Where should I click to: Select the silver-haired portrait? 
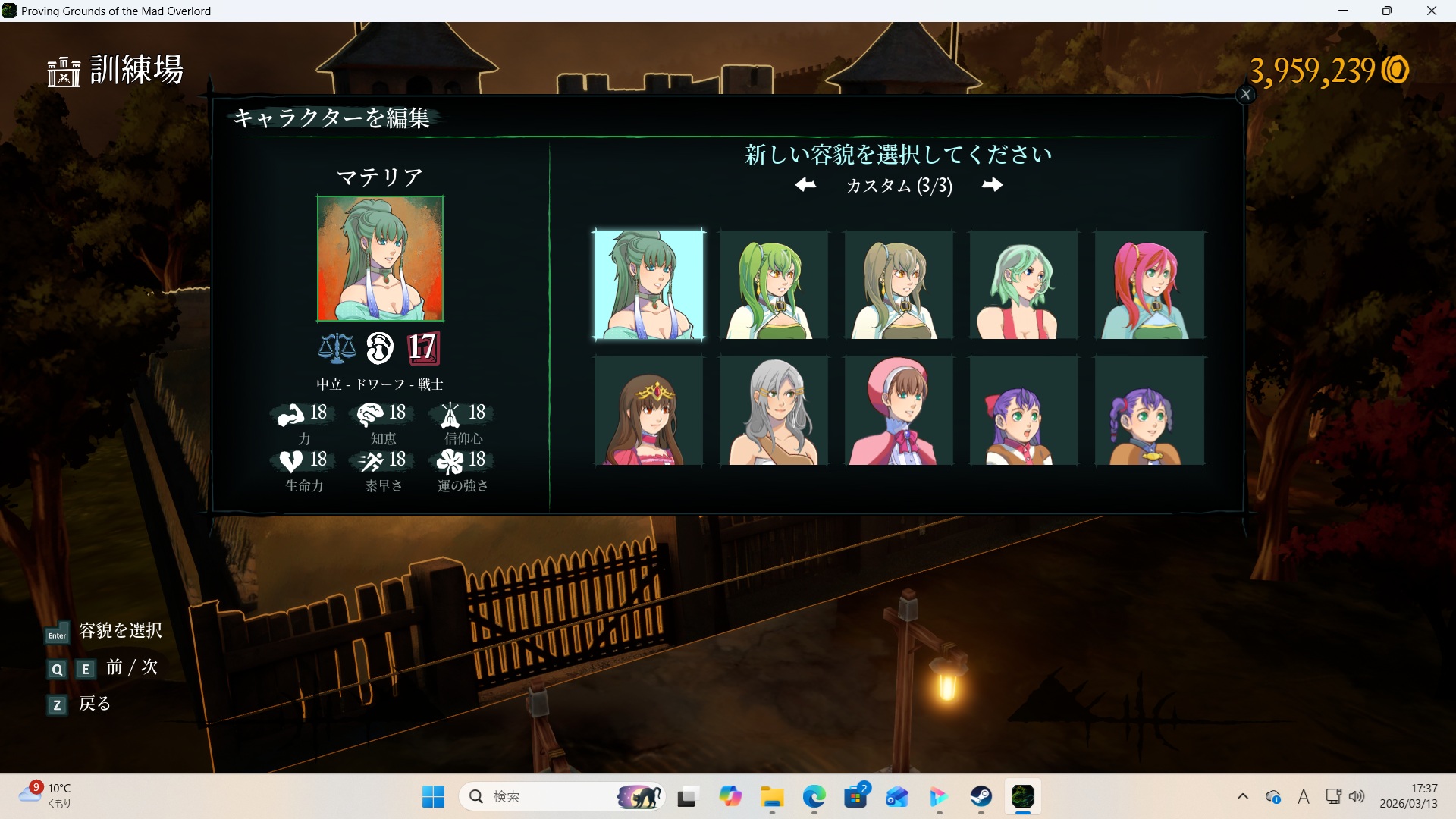tap(773, 410)
